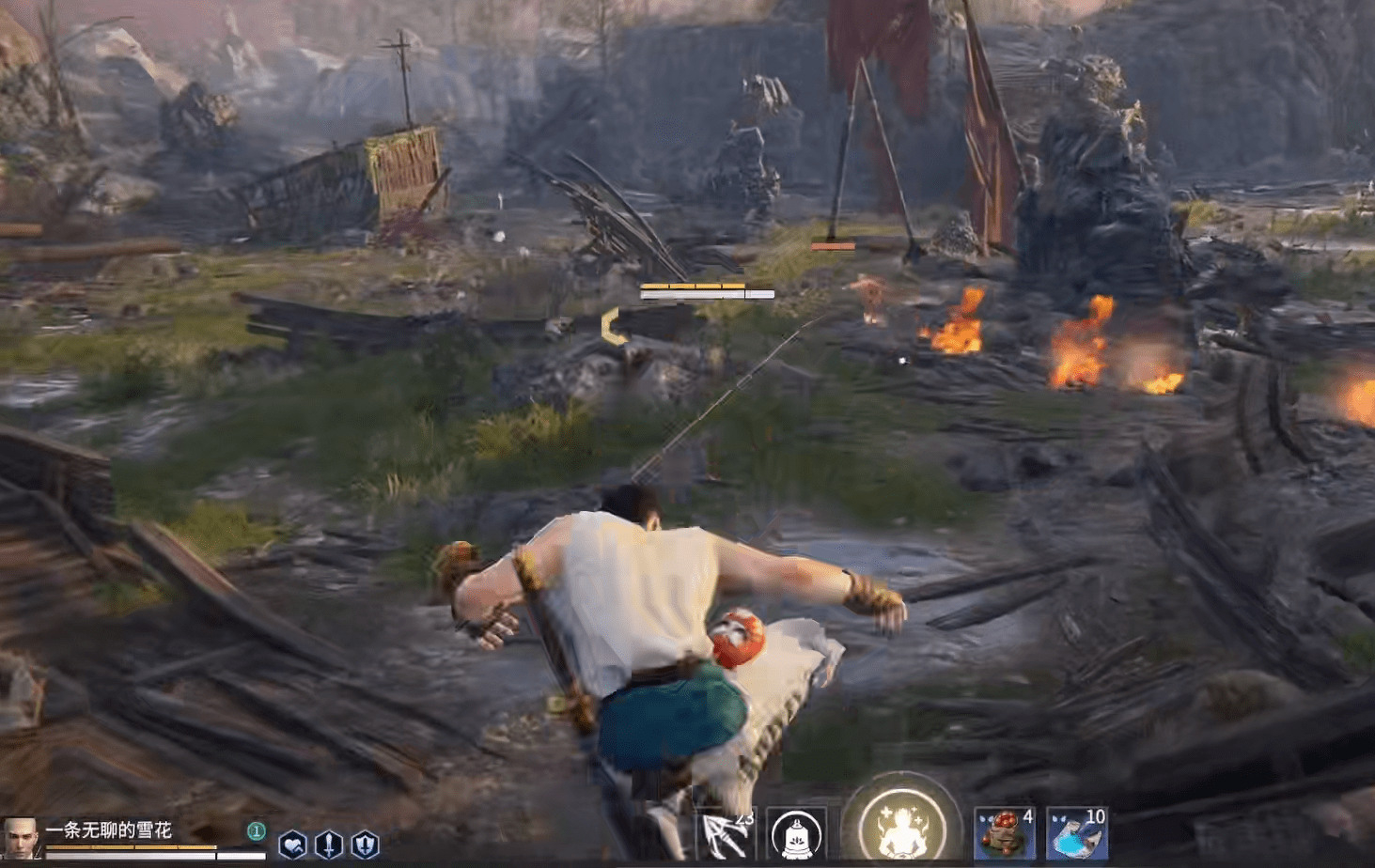Use the blue potion flask item
The image size is (1375, 868).
tap(1076, 834)
